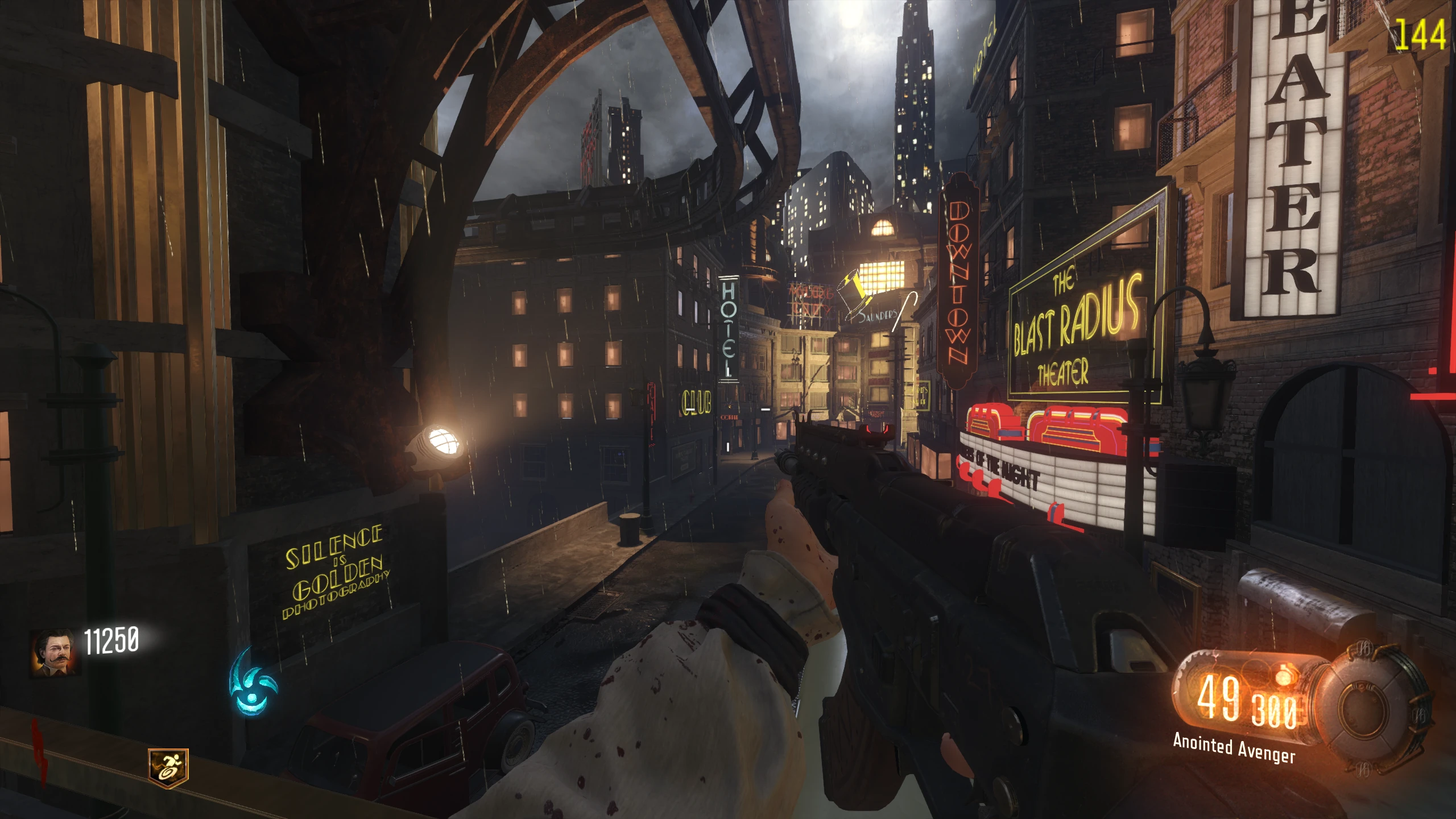
Task: Click the Anointed Avenger weapon name label
Action: 1234,747
